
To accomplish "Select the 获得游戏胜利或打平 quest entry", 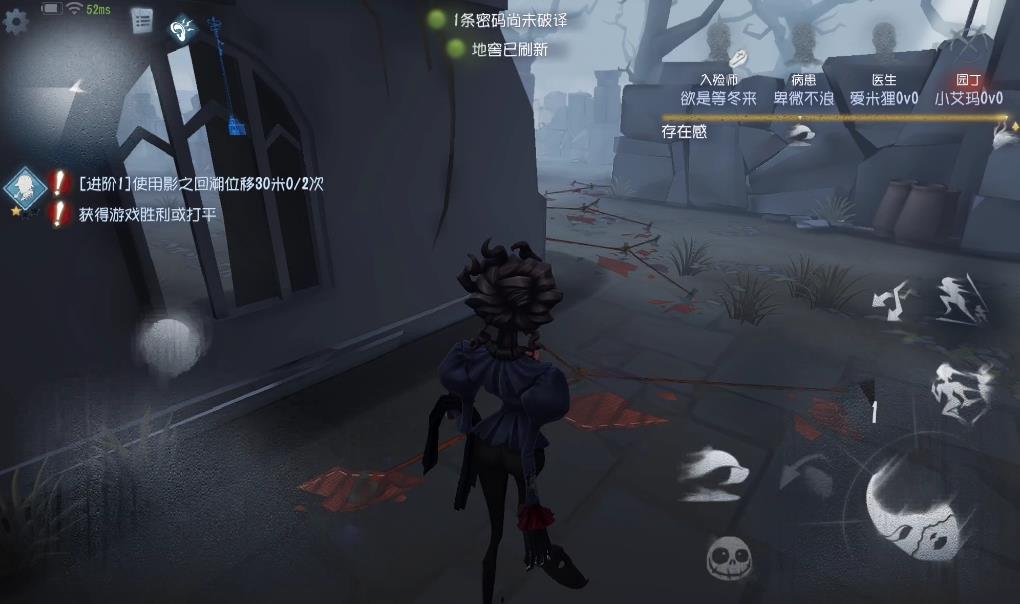I will [x=147, y=214].
